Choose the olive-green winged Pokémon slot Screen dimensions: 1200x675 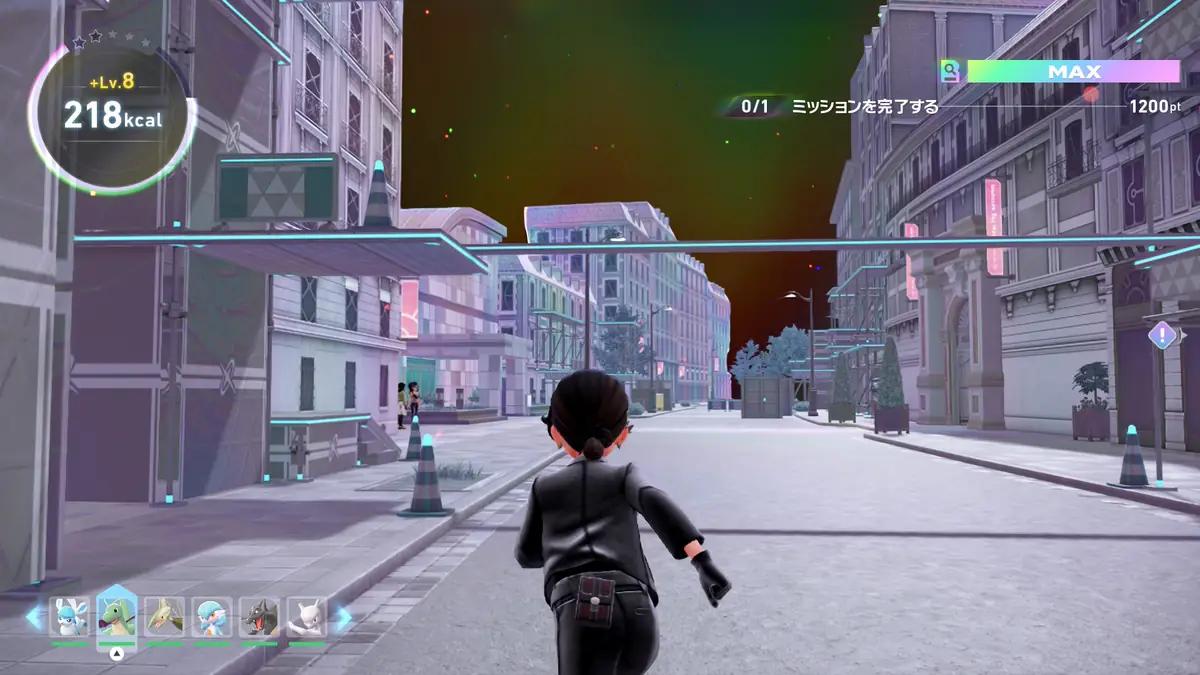(x=164, y=617)
